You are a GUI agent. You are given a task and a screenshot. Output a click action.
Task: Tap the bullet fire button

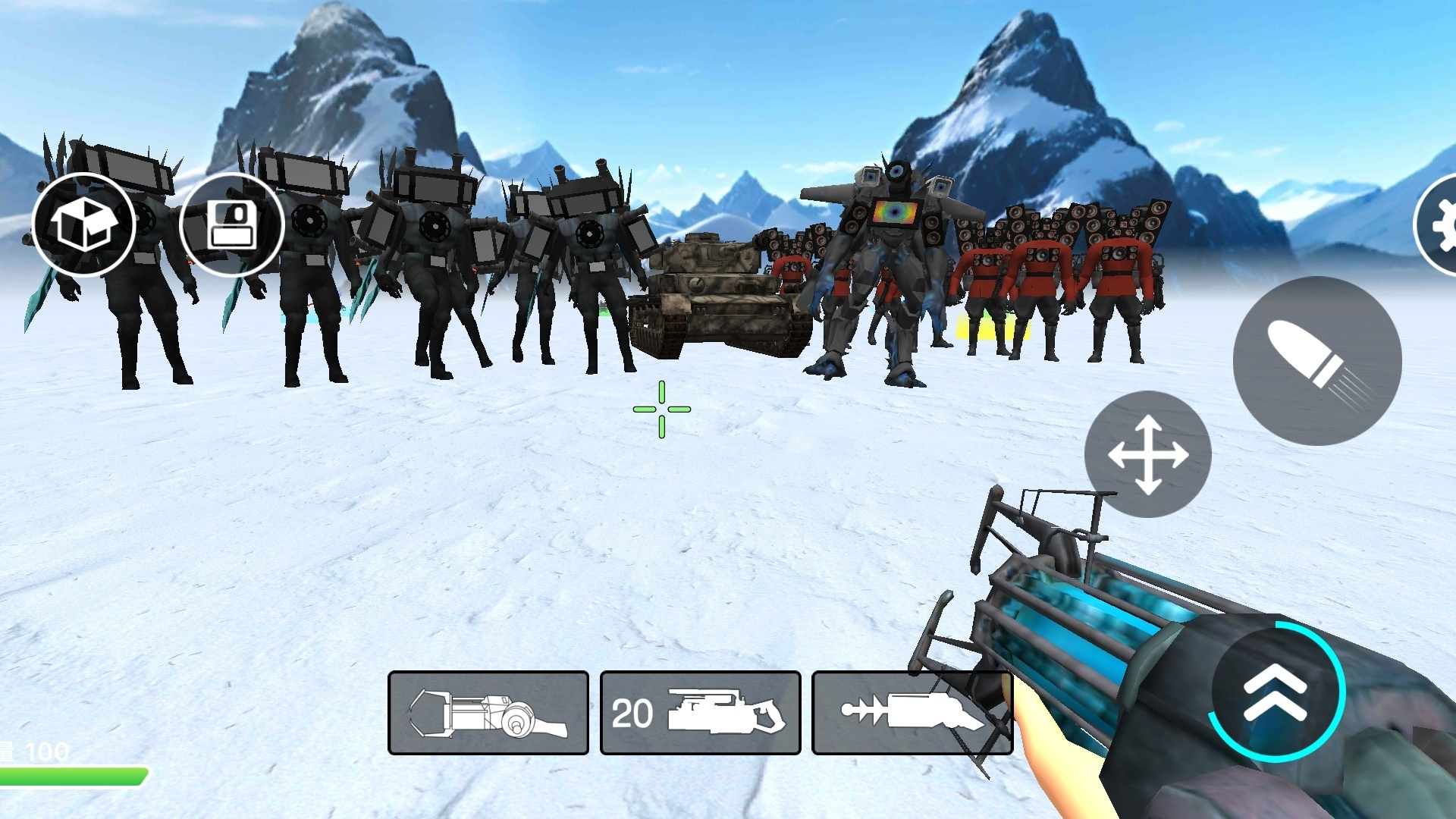click(1317, 361)
